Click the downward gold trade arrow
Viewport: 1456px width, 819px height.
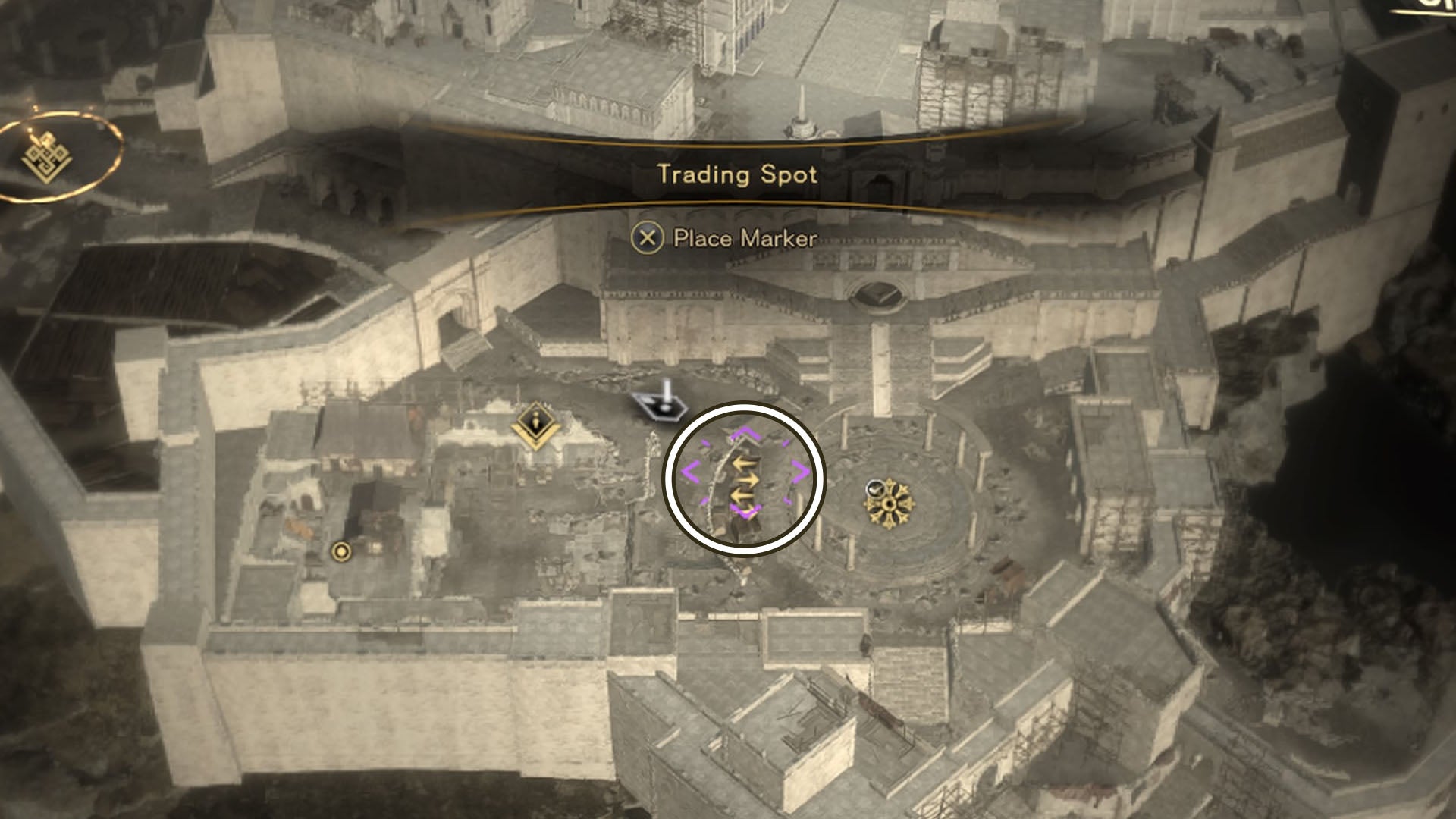741,497
